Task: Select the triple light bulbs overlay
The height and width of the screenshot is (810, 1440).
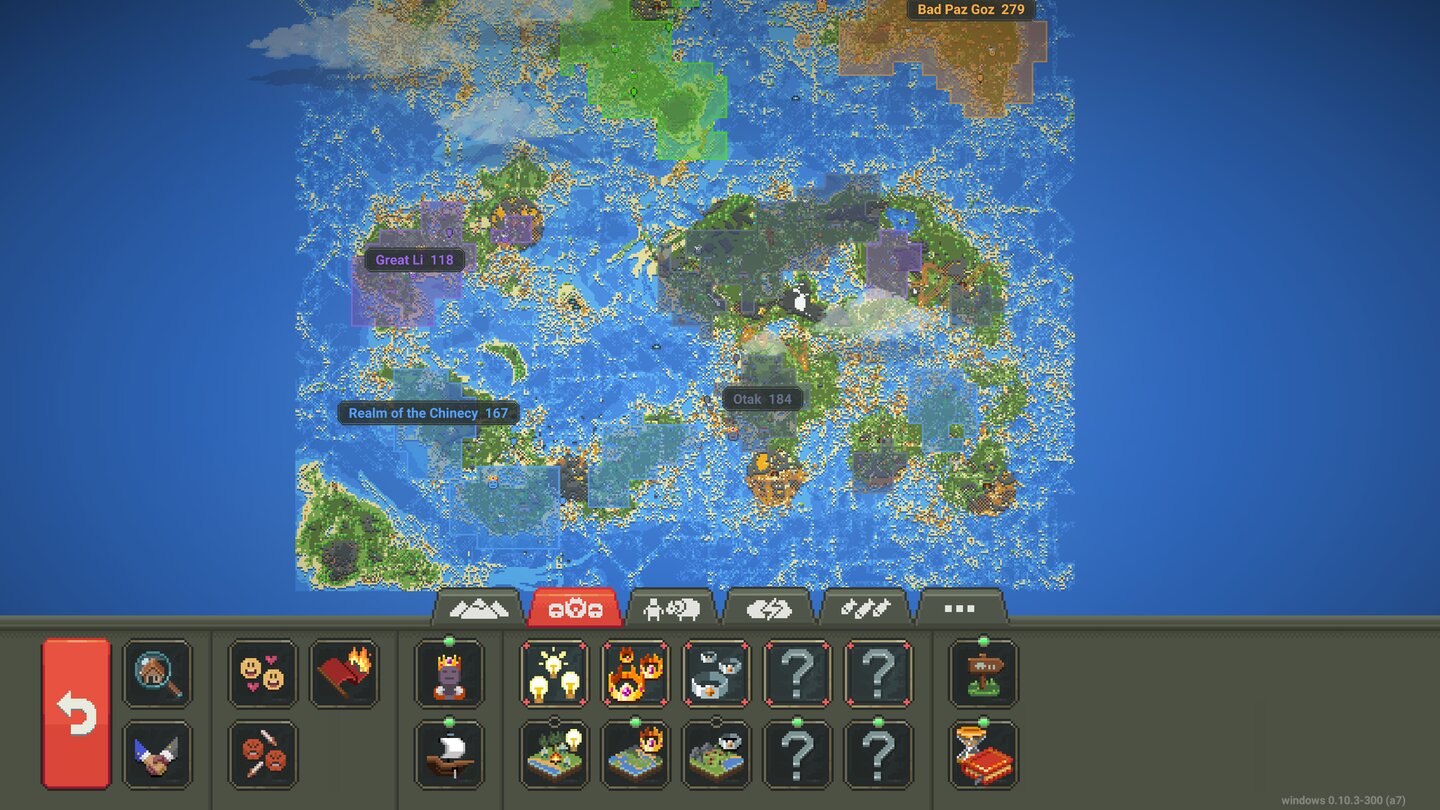Action: pyautogui.click(x=554, y=675)
